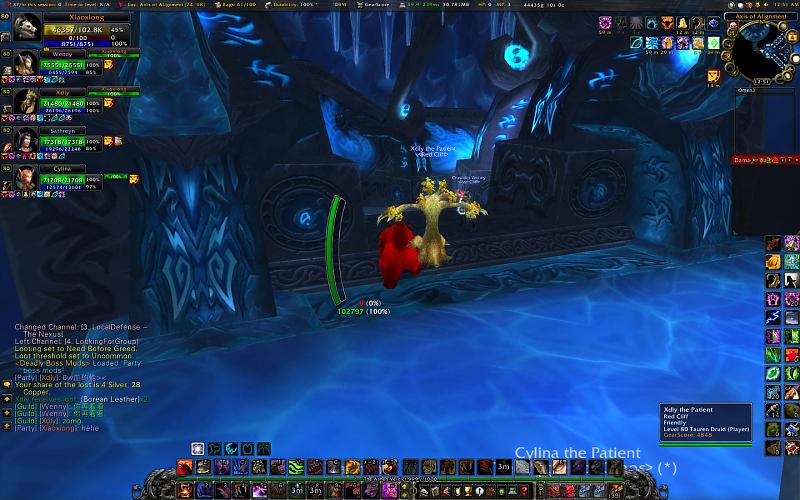800x500 pixels.
Task: Click the minimap zone title Axis of Alignment
Action: [765, 17]
